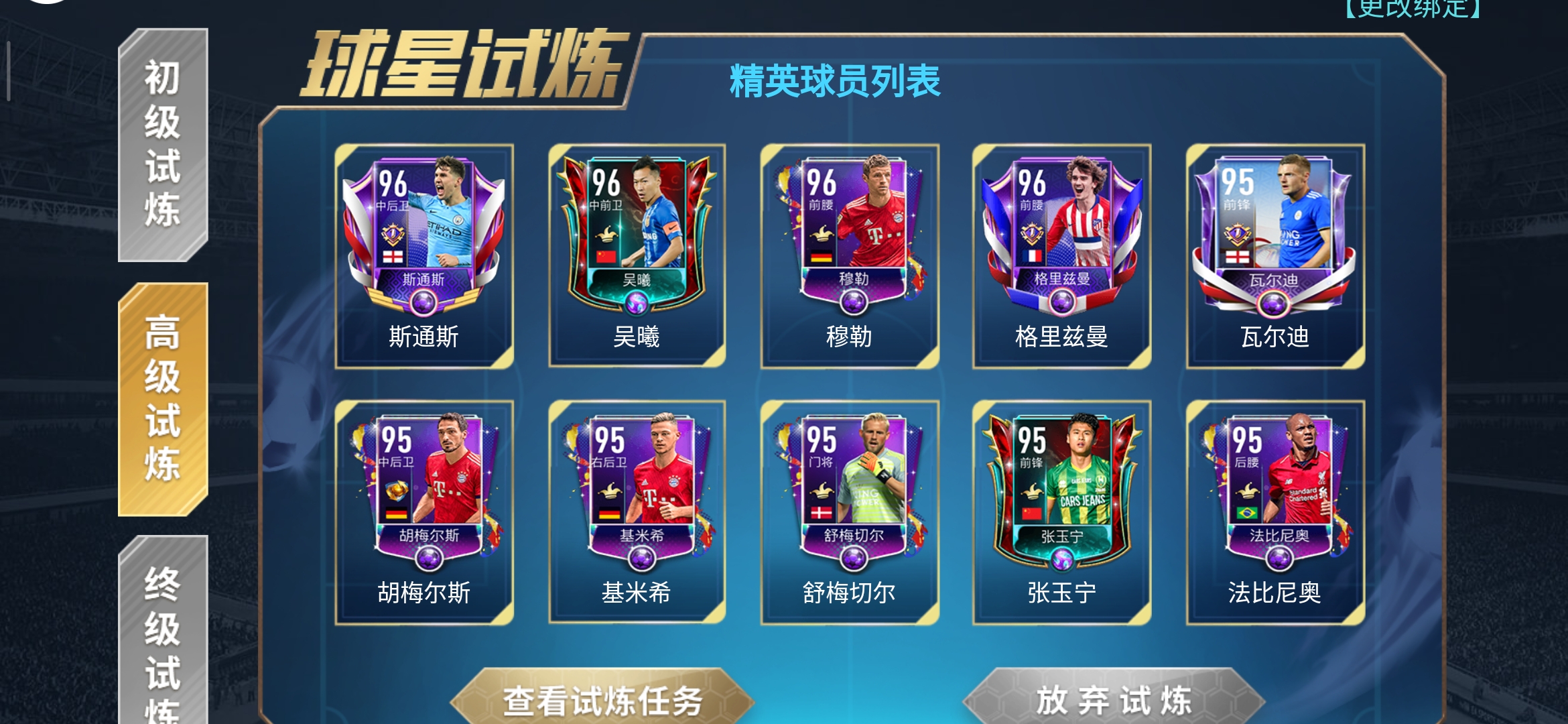Click the 精英球员列表 heading
1568x724 pixels.
pos(835,79)
